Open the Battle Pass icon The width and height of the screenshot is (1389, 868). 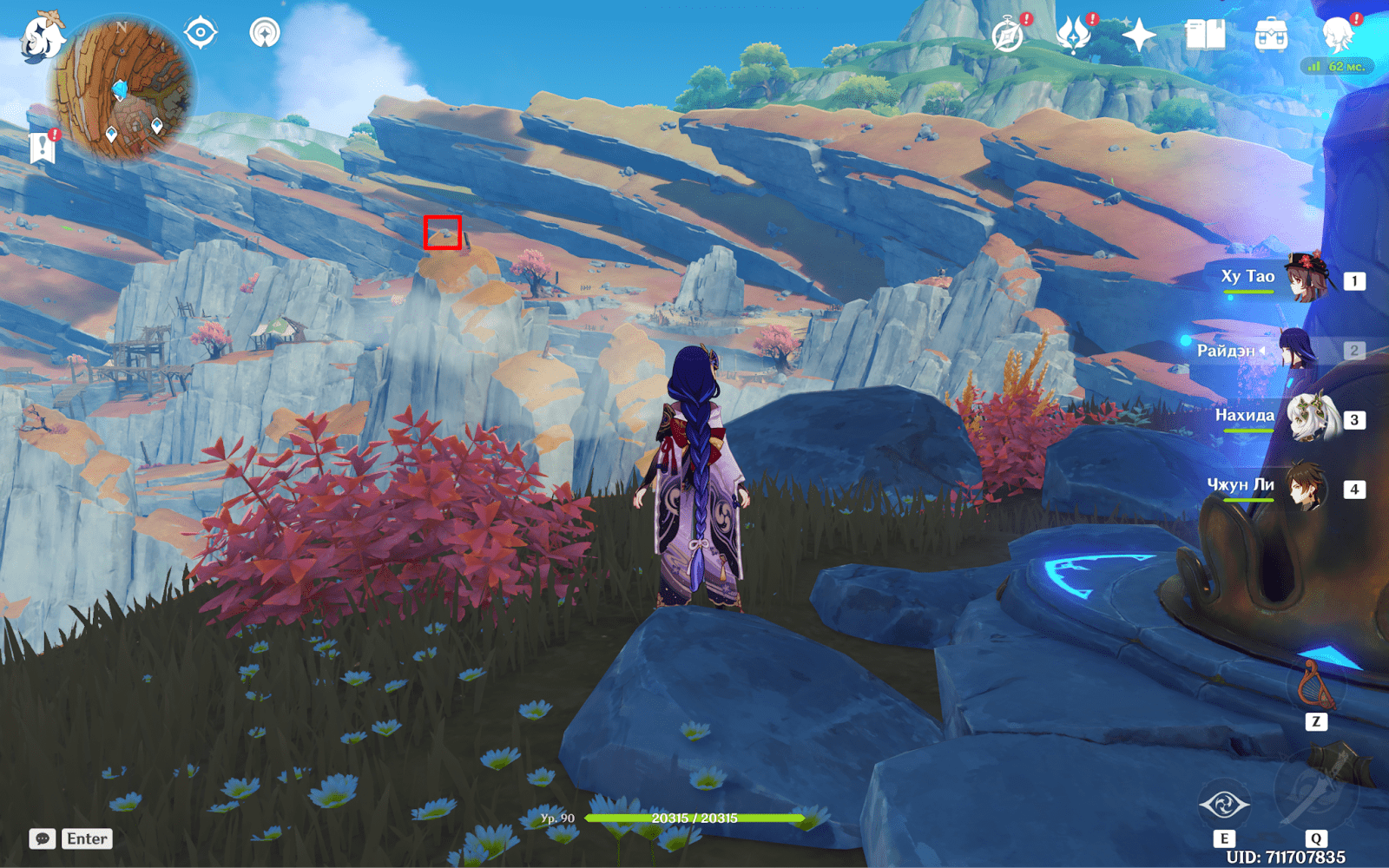1074,36
